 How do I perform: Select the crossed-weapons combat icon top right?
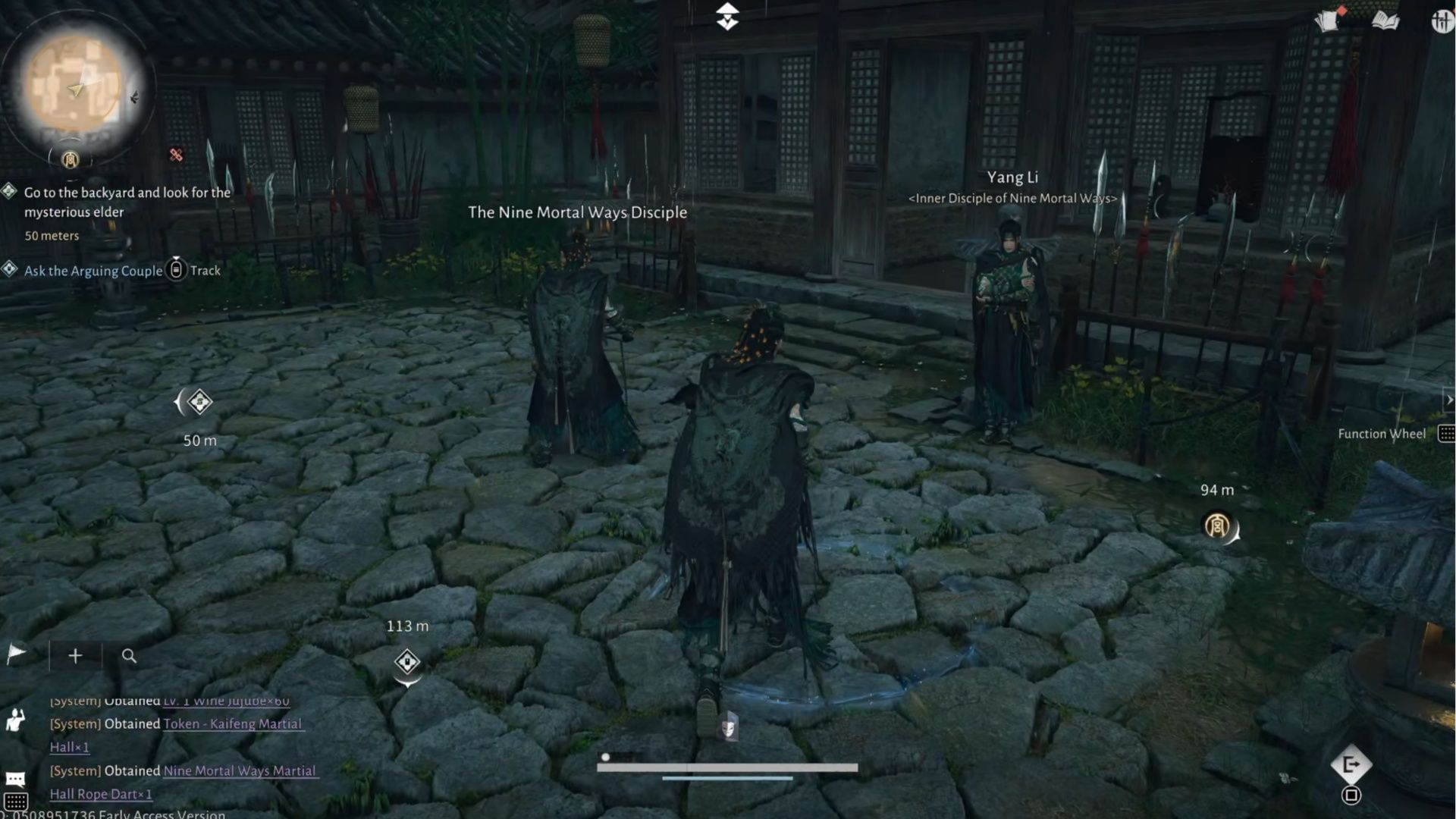1441,21
